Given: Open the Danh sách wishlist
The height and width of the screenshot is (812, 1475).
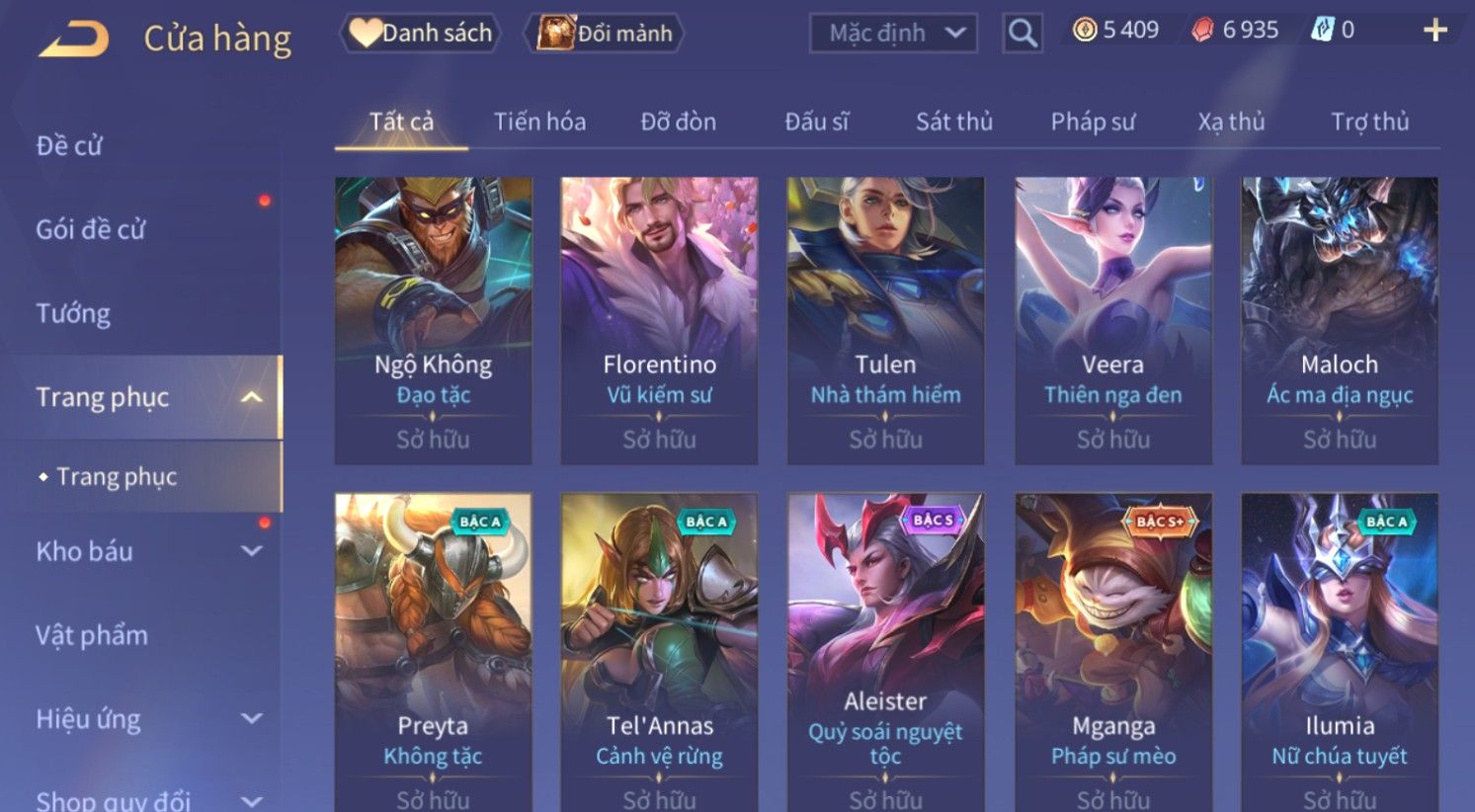Looking at the screenshot, I should click(421, 34).
